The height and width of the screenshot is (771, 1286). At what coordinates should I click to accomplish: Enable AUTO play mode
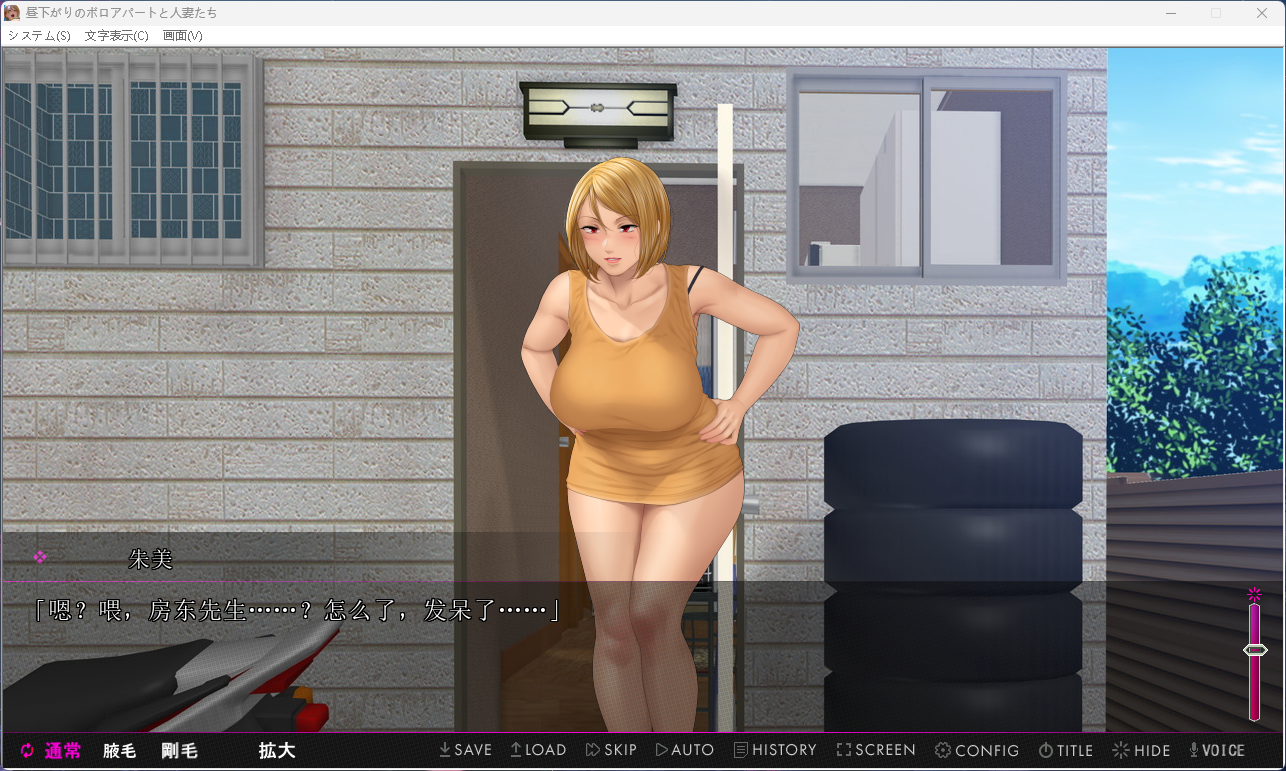(685, 750)
